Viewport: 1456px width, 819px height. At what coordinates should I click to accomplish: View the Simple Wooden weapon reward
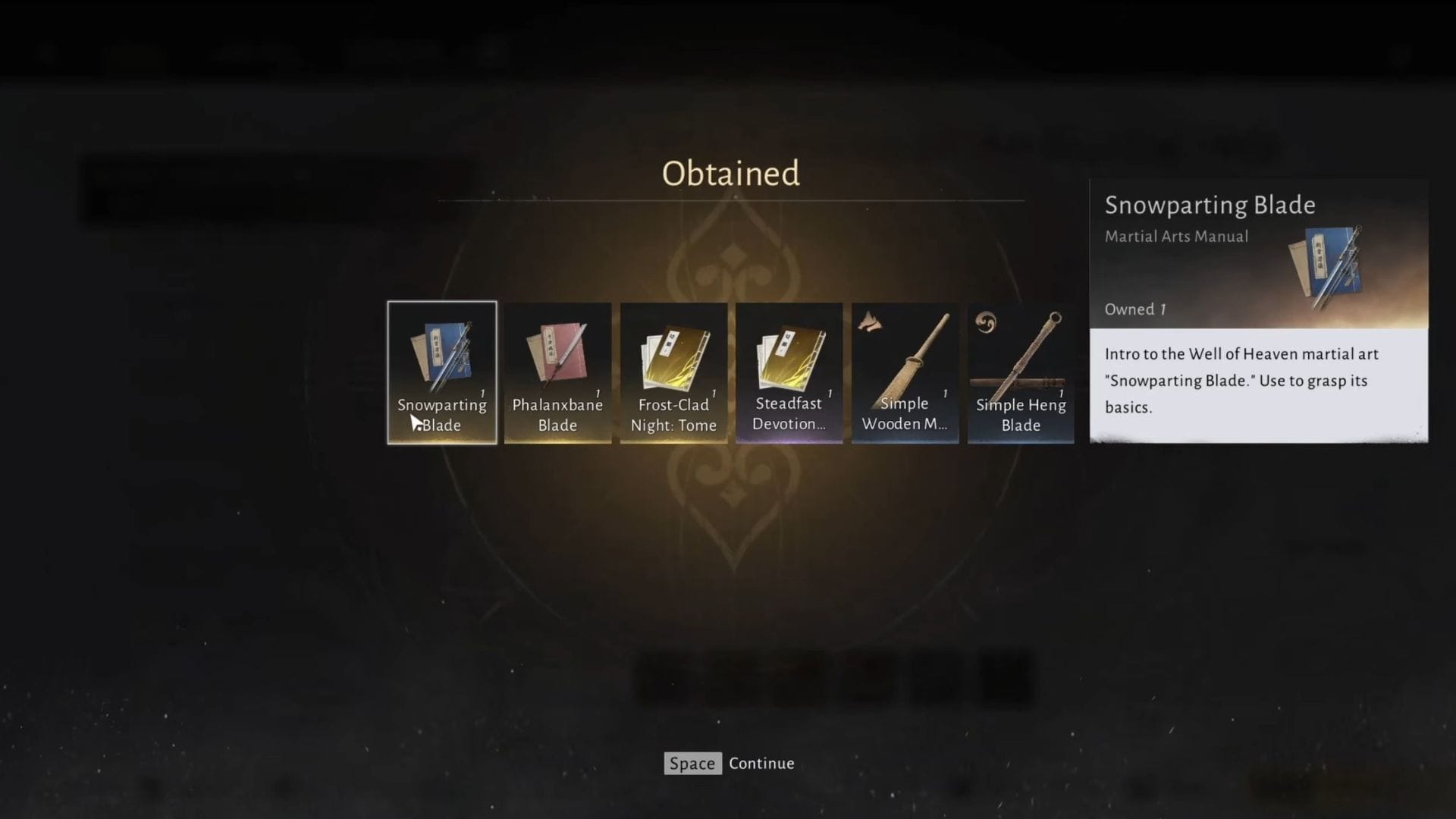click(905, 372)
